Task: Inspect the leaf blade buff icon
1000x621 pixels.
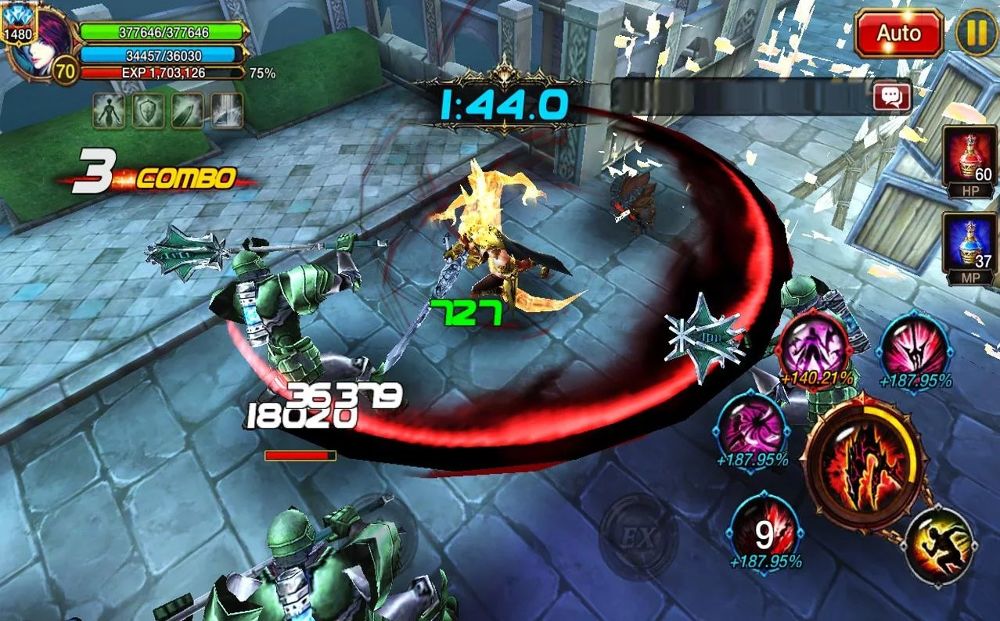Action: point(187,110)
